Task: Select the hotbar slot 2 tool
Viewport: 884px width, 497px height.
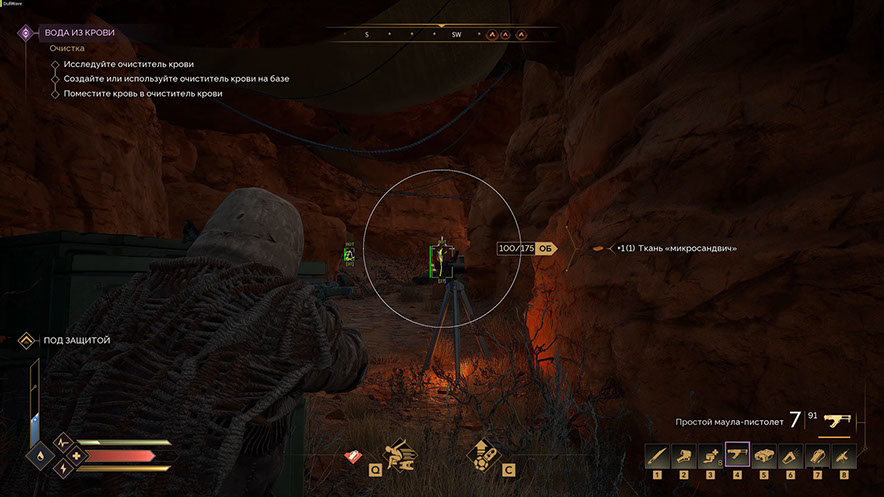Action: tap(684, 456)
